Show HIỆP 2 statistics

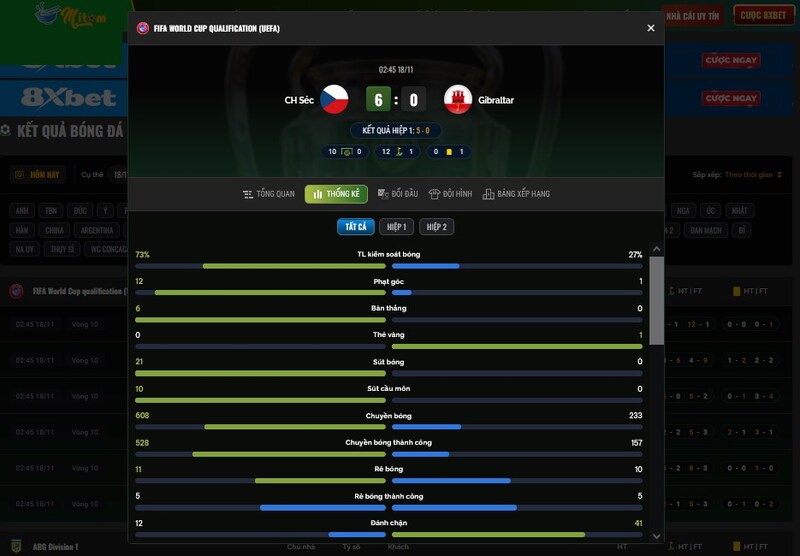(437, 227)
